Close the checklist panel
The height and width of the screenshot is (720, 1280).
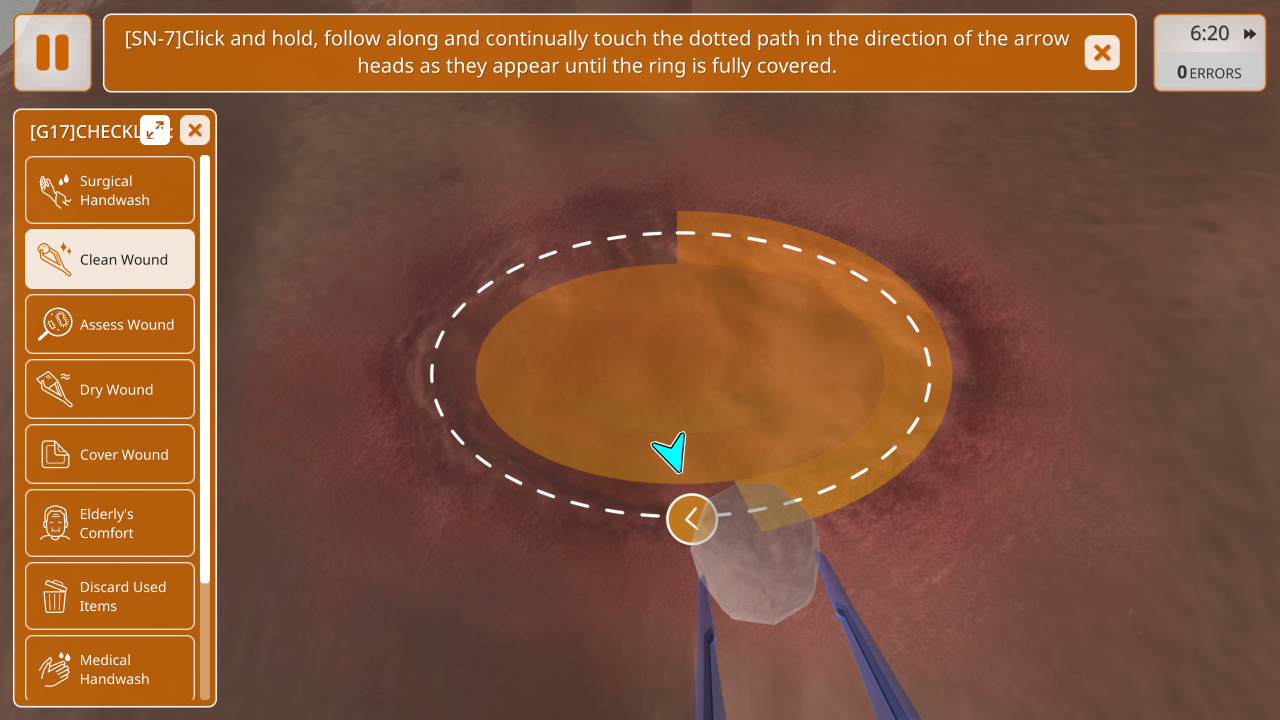[x=195, y=130]
